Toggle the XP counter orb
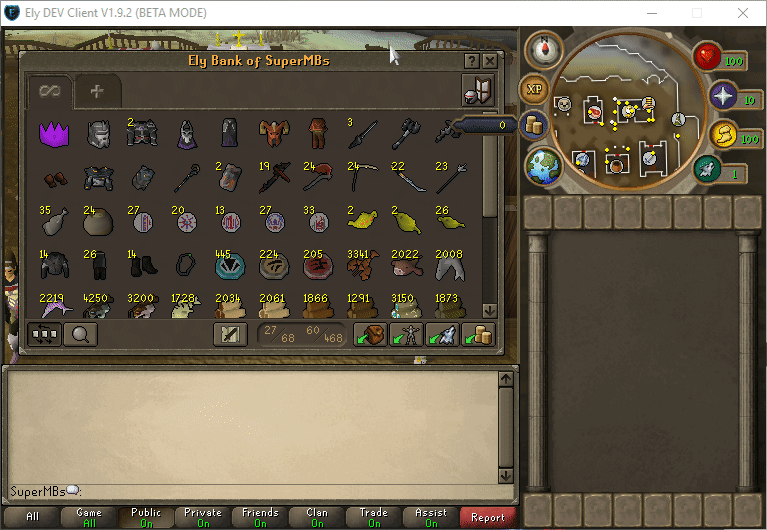The height and width of the screenshot is (530, 767). [535, 88]
